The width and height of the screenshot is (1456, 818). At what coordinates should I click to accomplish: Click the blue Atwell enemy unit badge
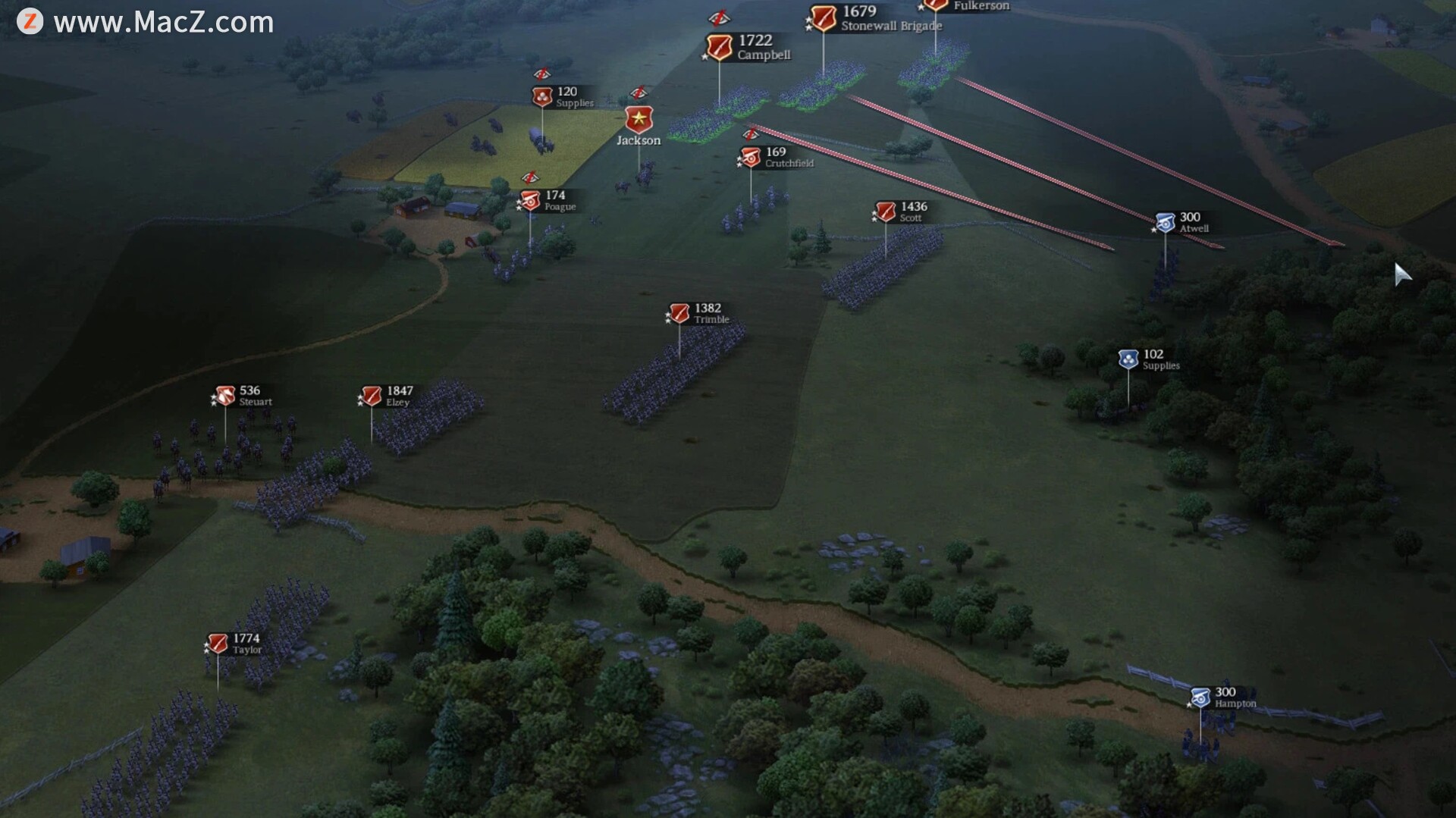pyautogui.click(x=1166, y=223)
